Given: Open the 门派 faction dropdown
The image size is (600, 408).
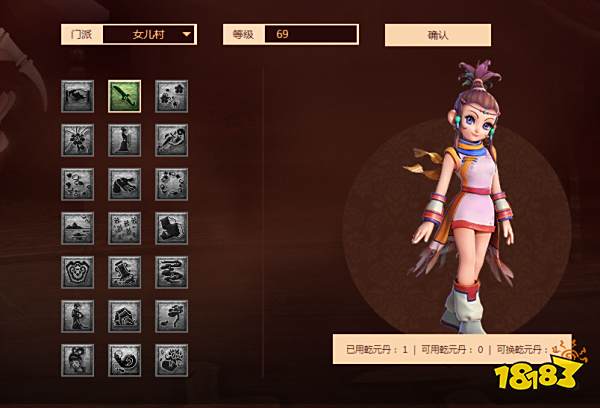Looking at the screenshot, I should (149, 35).
